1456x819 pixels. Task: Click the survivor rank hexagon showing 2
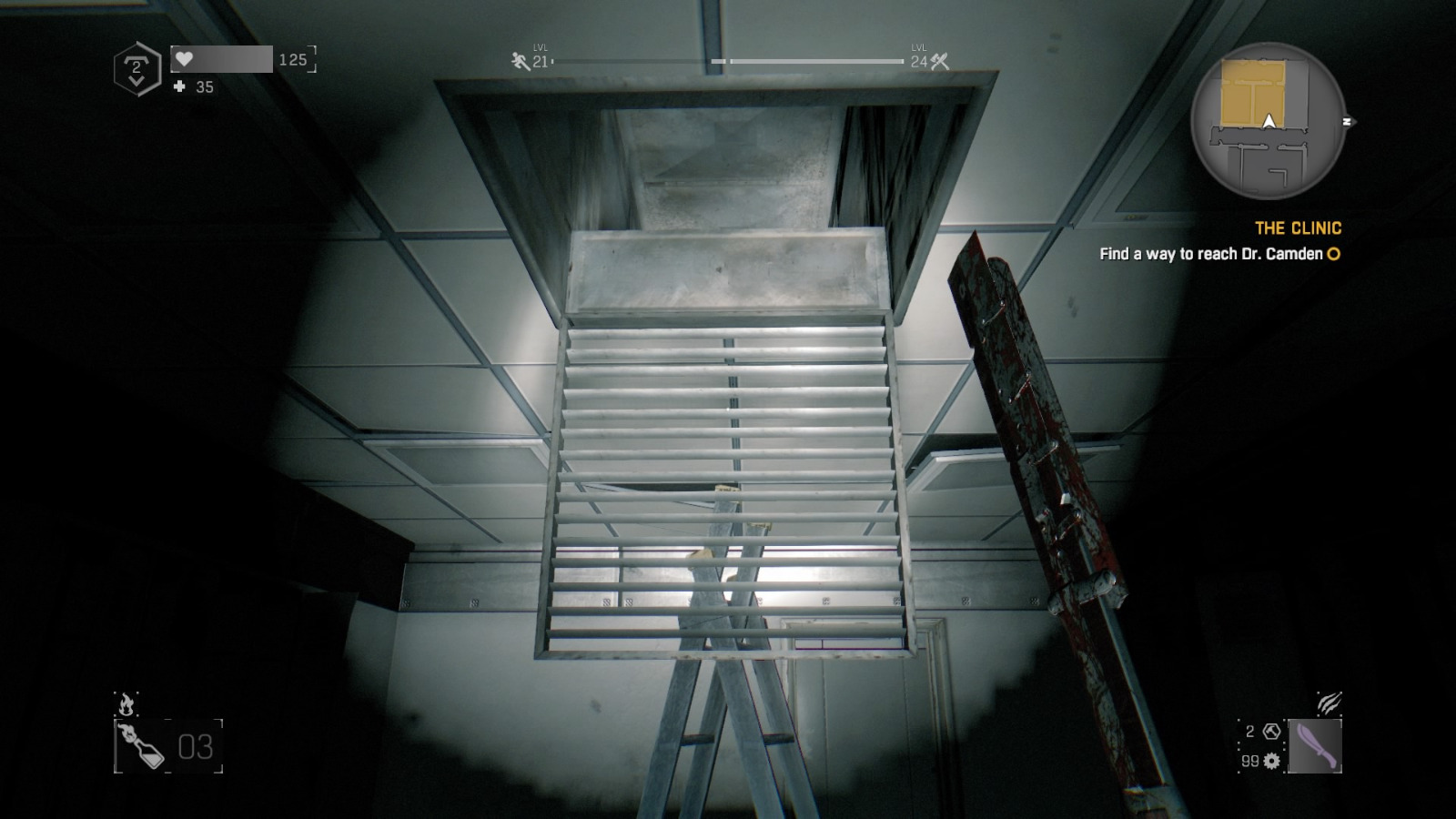coord(136,66)
